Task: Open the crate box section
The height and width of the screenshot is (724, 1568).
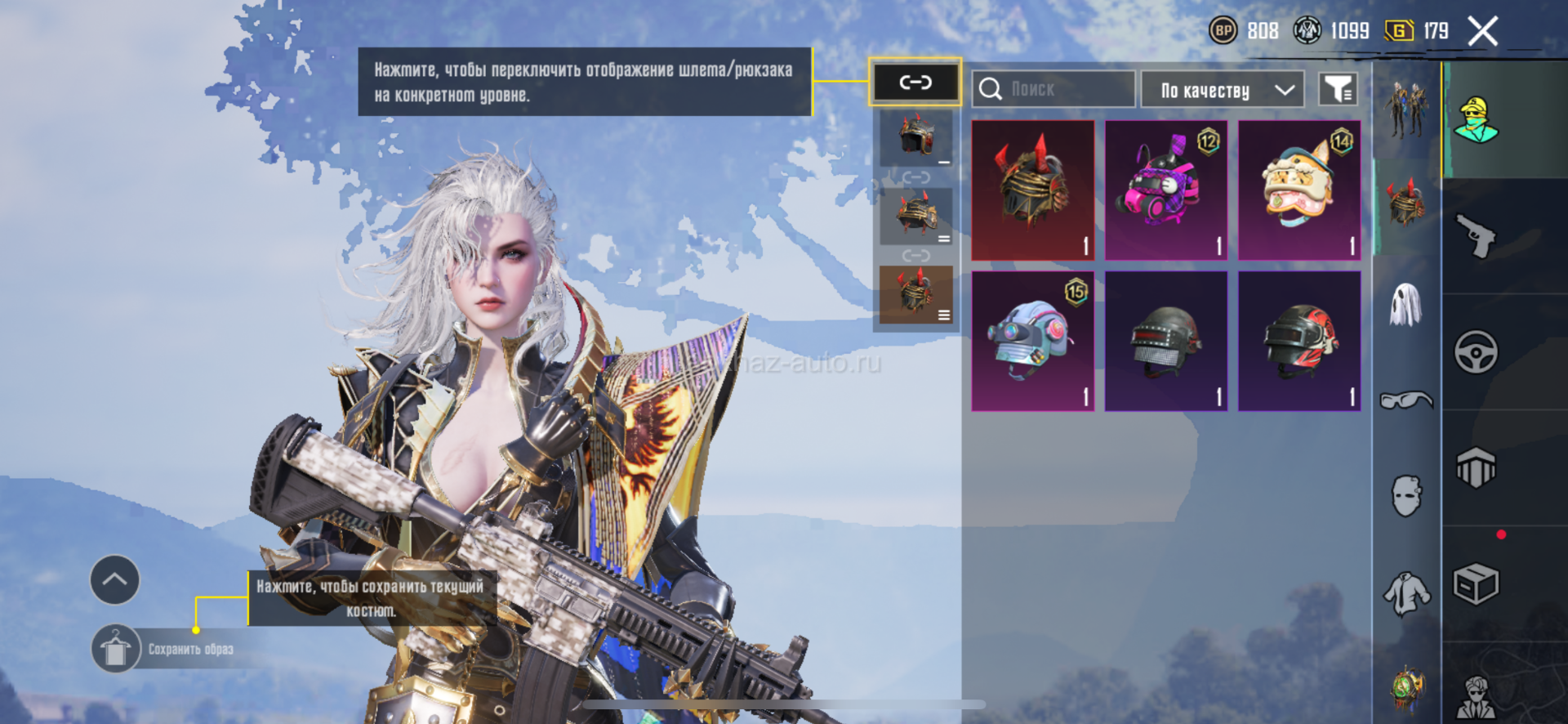Action: click(x=1477, y=584)
